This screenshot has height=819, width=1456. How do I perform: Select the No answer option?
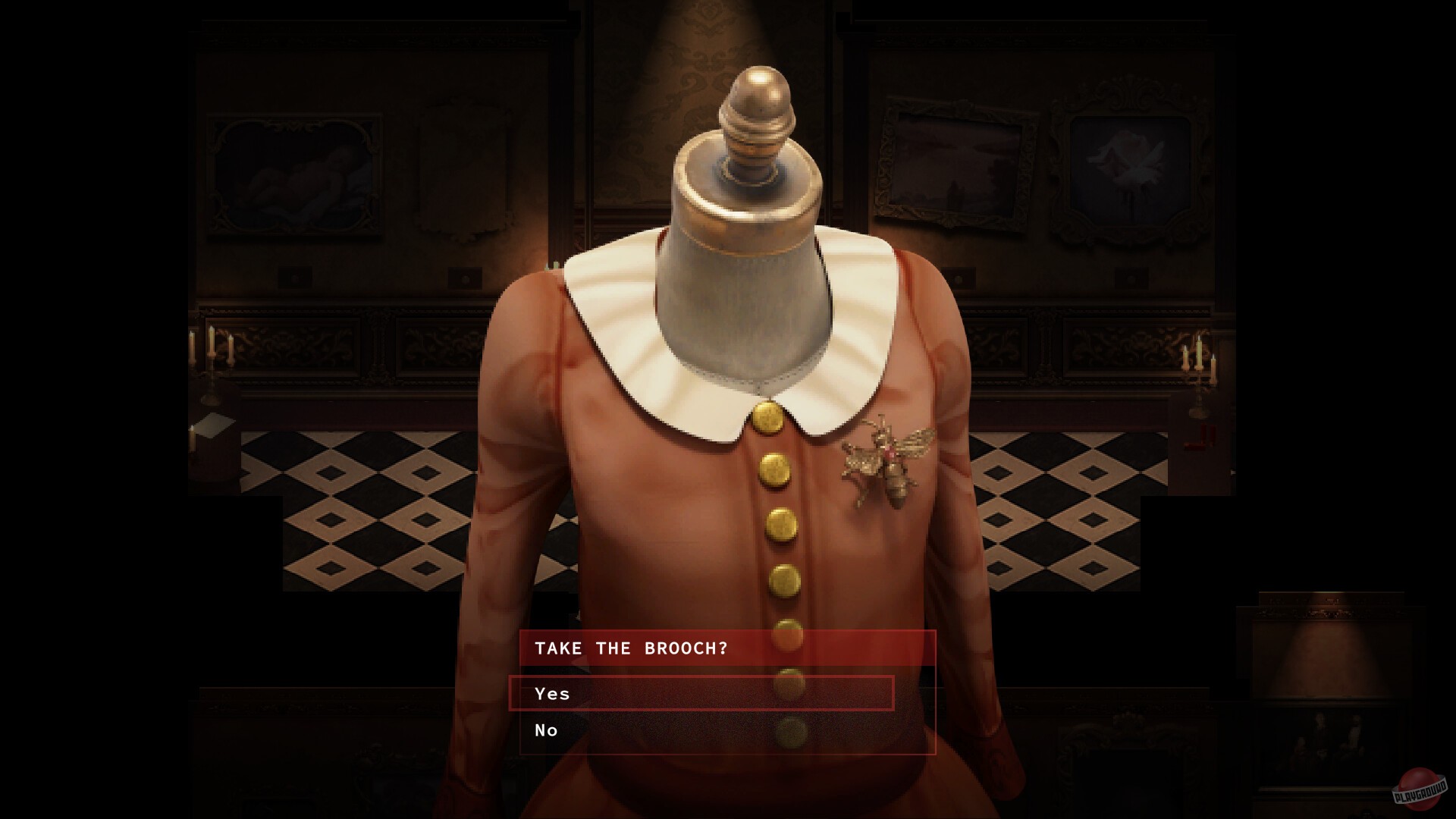[546, 730]
